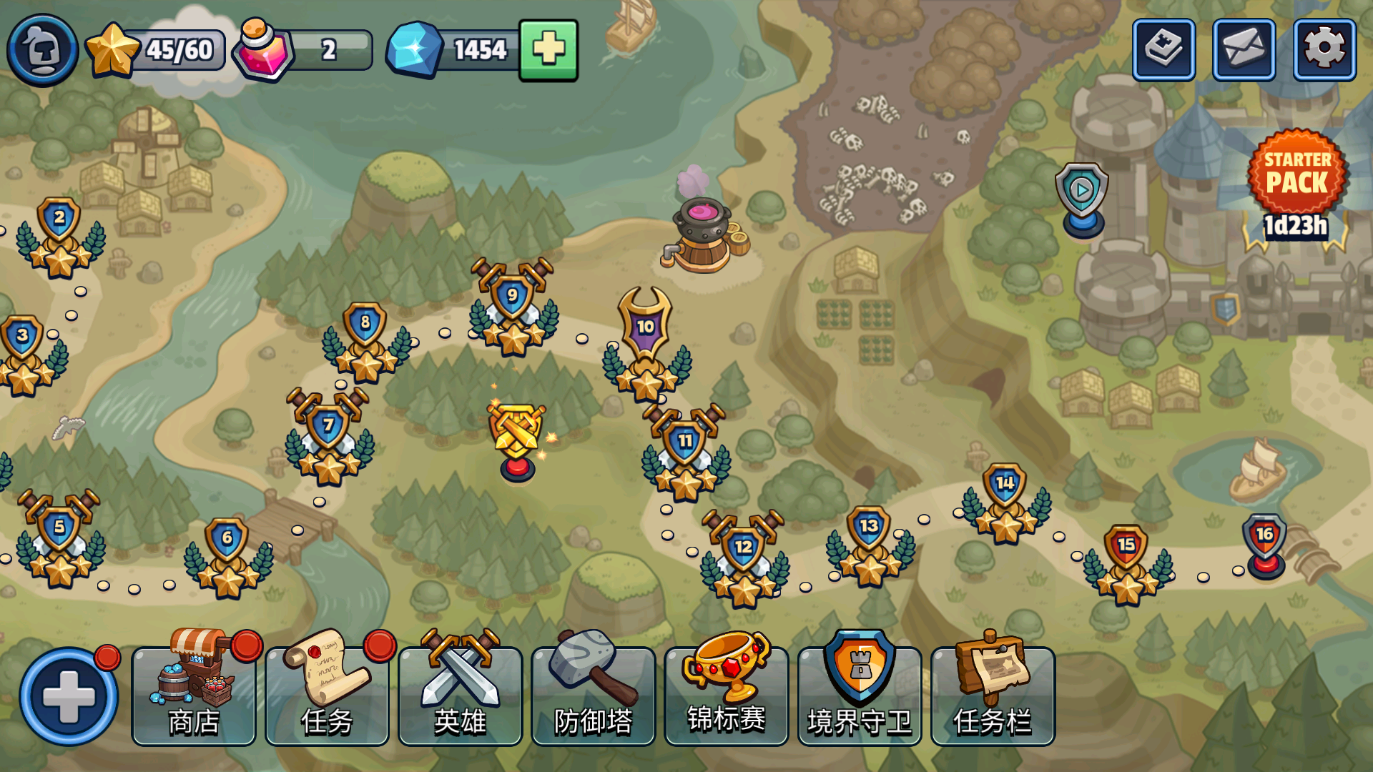The width and height of the screenshot is (1373, 772).
Task: Open the mail envelope inbox
Action: 1243,49
